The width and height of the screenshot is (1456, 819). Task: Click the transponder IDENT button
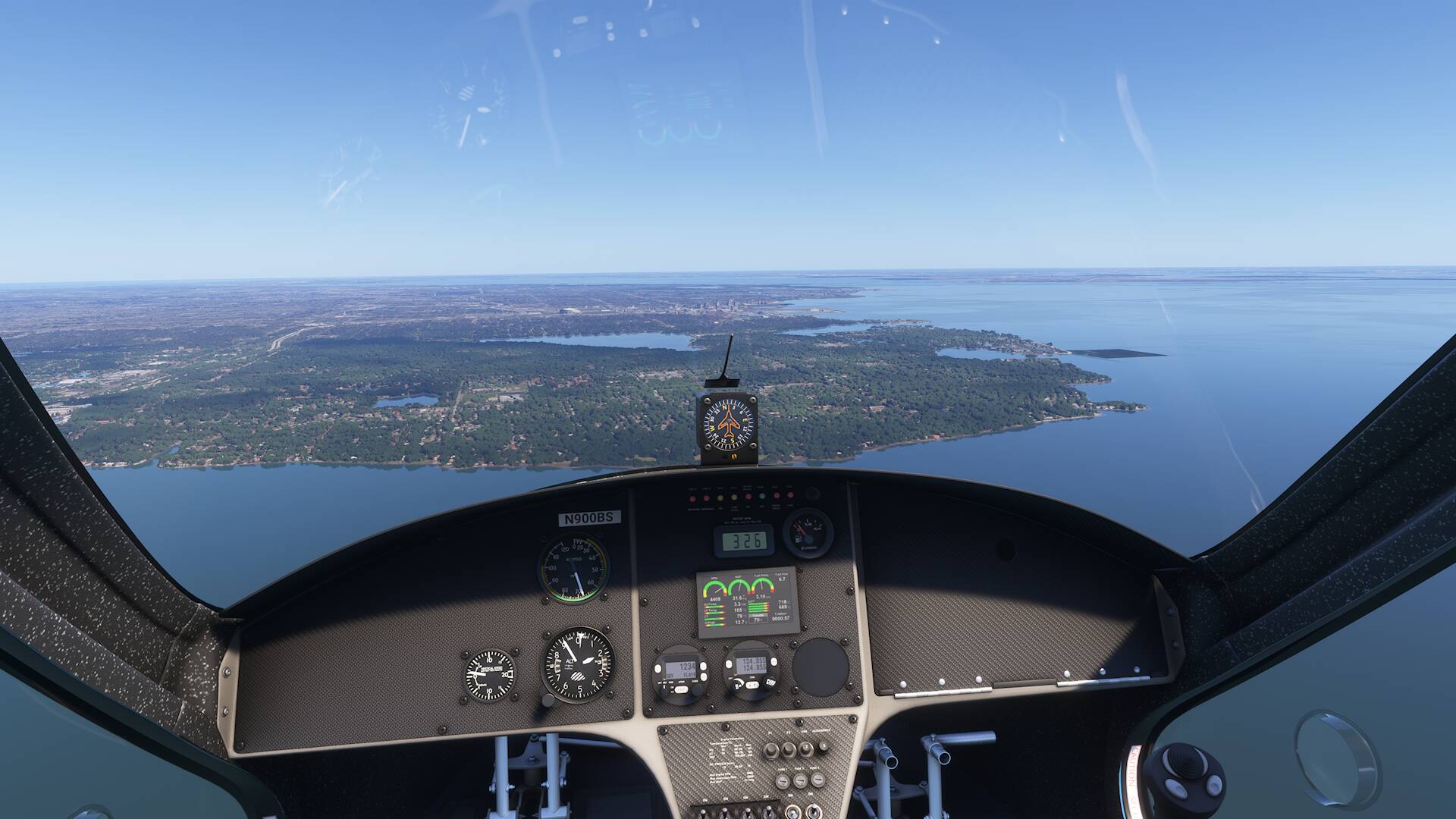tap(682, 689)
